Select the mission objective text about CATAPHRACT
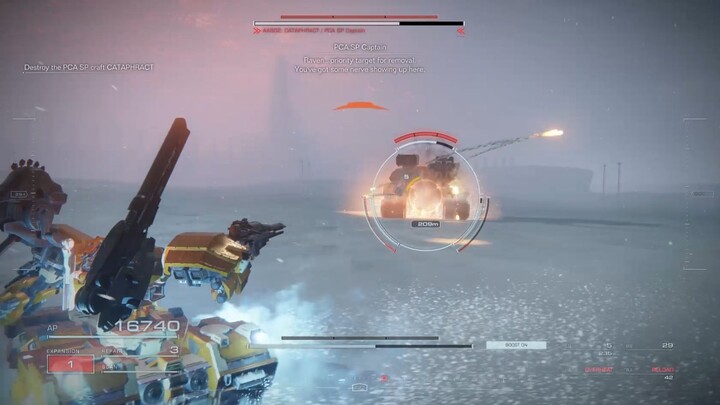This screenshot has width=720, height=405. 90,67
